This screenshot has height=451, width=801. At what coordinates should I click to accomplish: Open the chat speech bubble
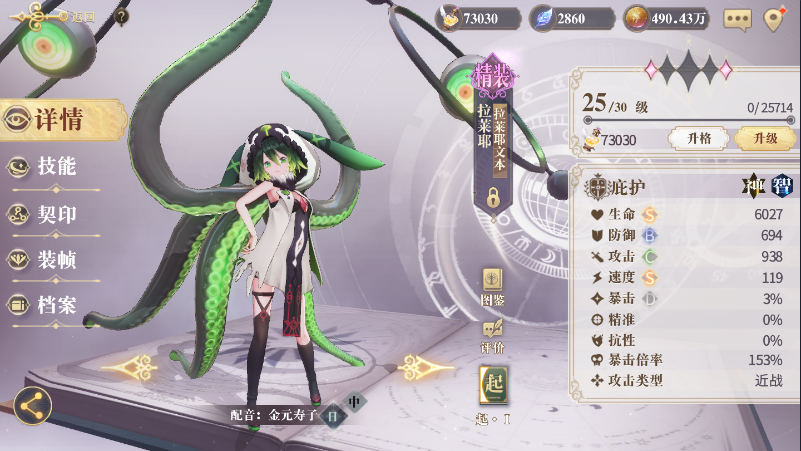pos(737,19)
